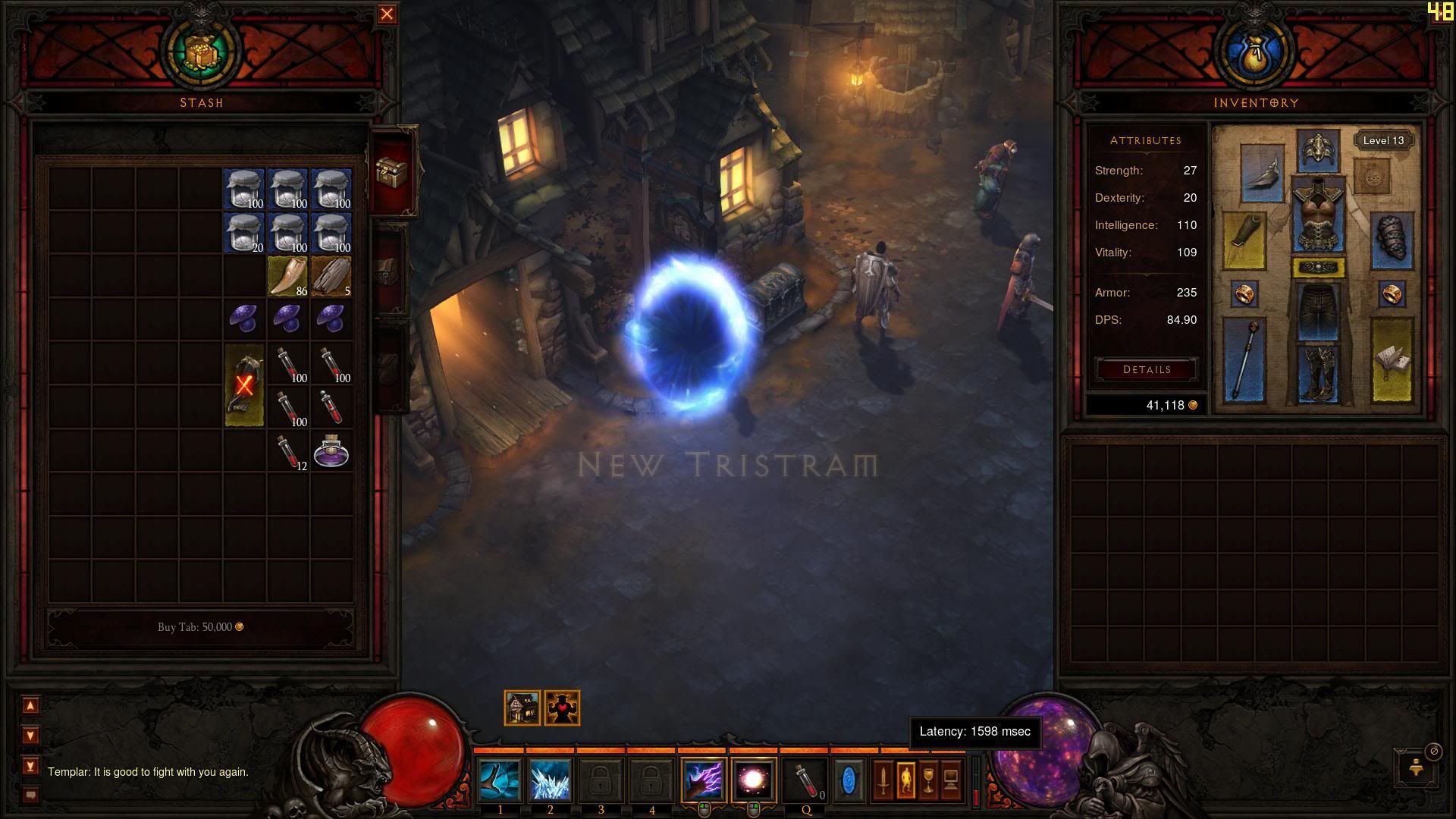Select the stack of 5 wood pieces
The image size is (1456, 819).
[x=331, y=276]
